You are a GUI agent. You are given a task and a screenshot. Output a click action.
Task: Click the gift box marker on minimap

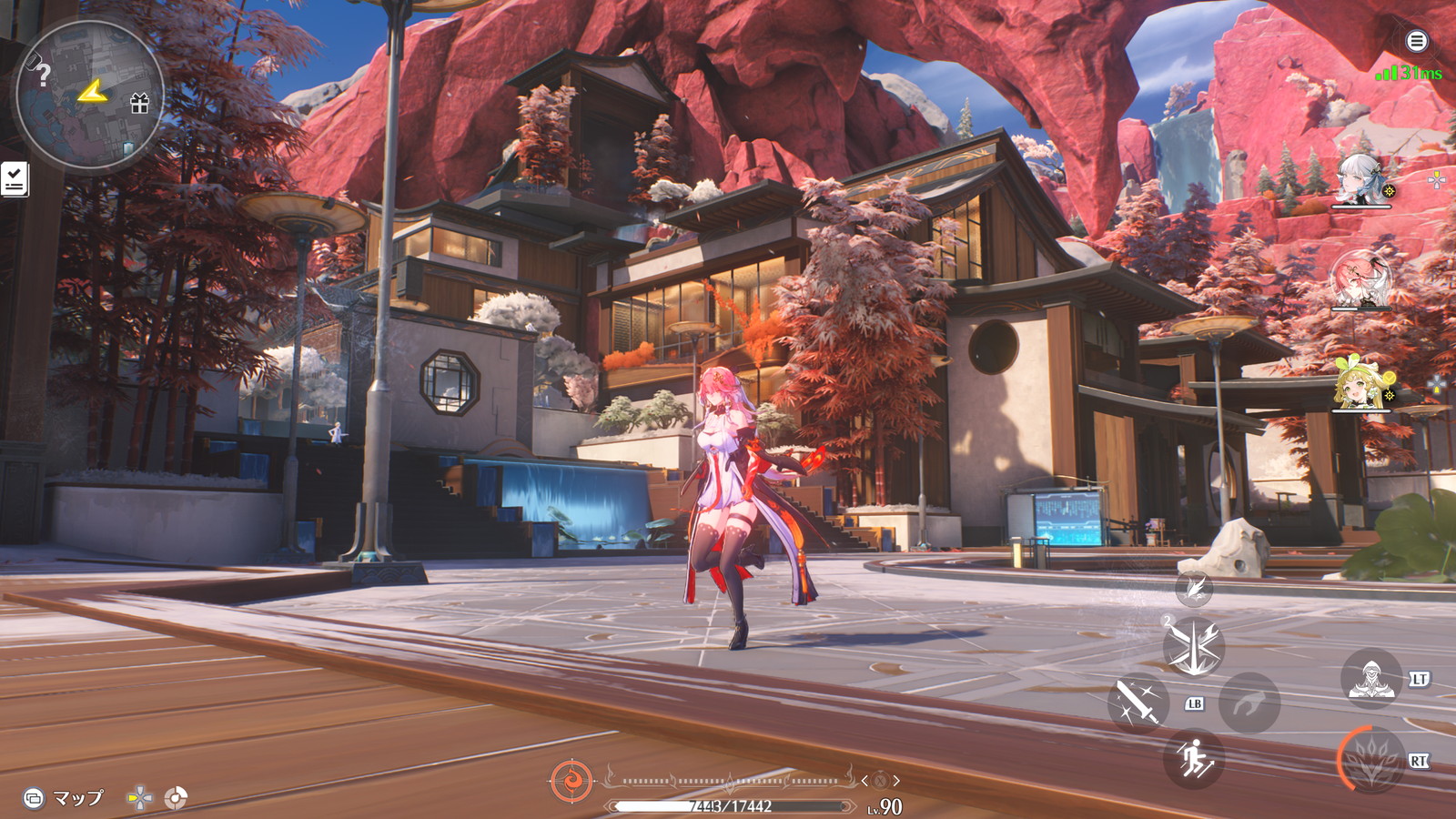coord(139,103)
